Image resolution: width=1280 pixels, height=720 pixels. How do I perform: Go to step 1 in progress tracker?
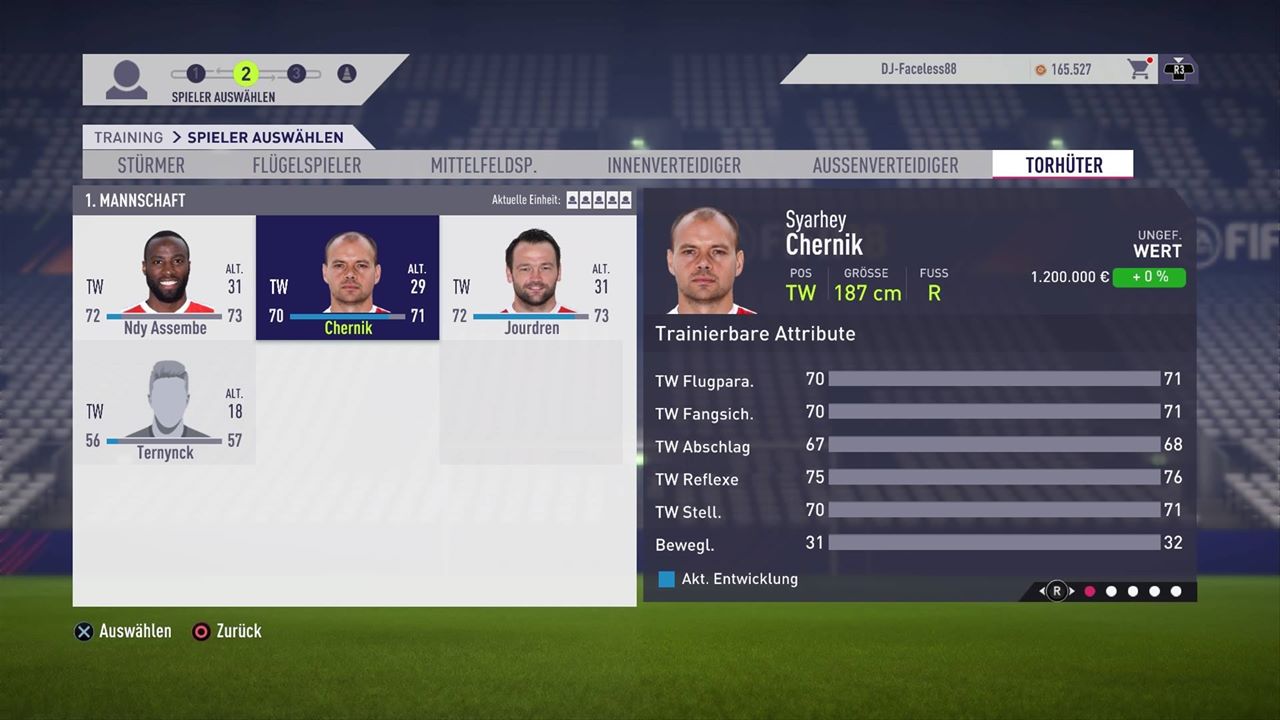pyautogui.click(x=196, y=73)
